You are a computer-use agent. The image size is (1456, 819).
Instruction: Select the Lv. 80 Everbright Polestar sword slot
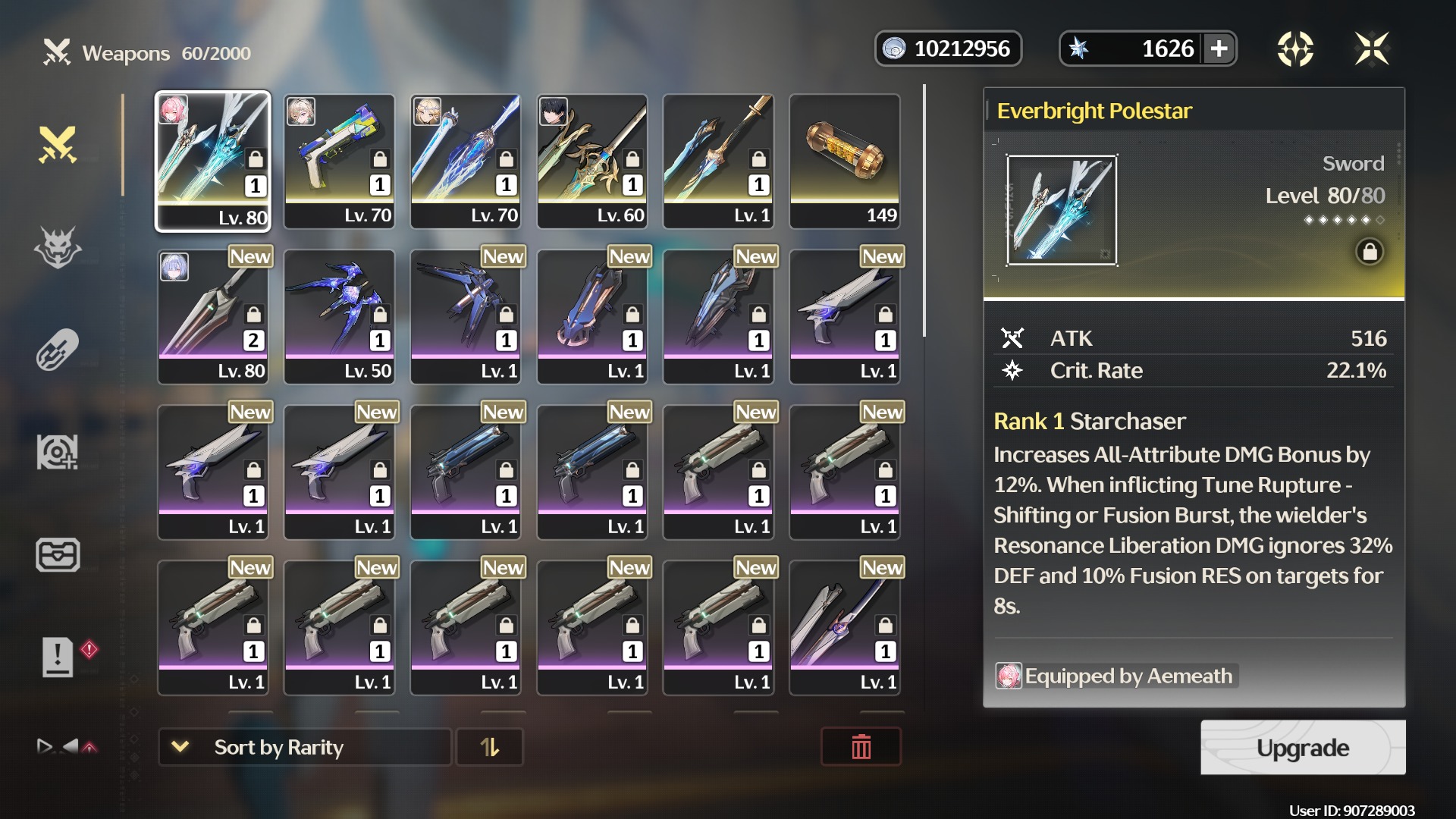213,161
